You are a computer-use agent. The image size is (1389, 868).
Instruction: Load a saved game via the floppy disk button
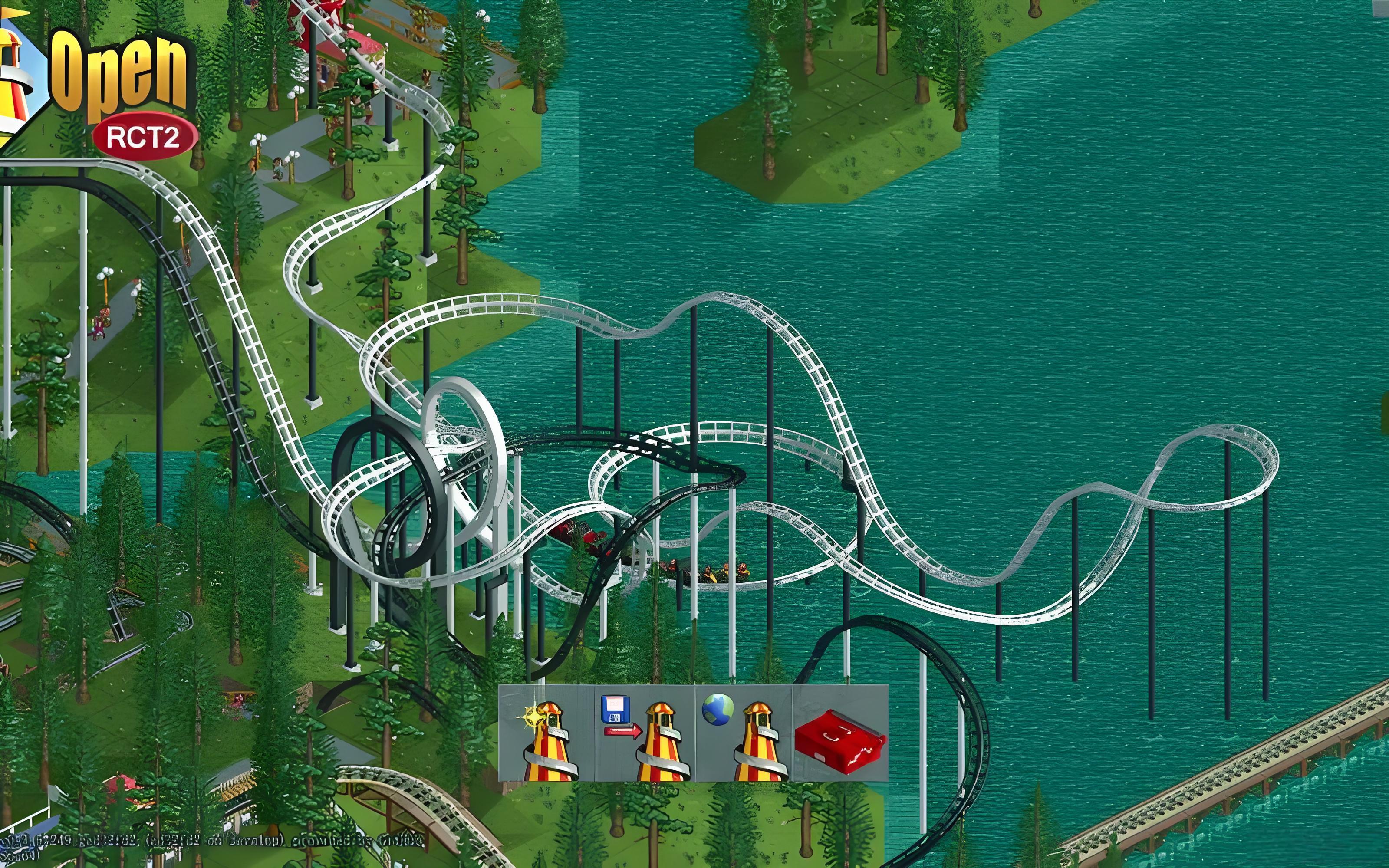(645, 733)
